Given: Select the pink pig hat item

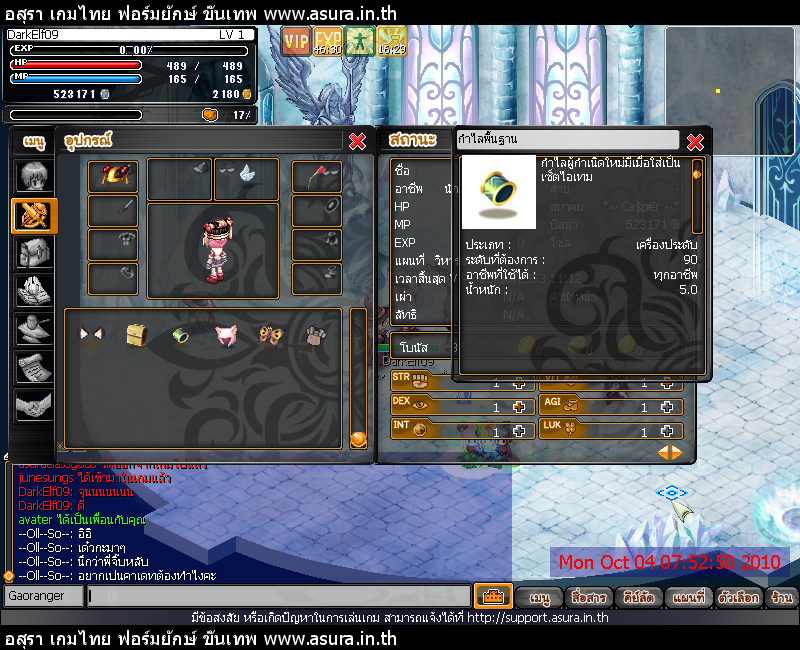Looking at the screenshot, I should pos(226,335).
